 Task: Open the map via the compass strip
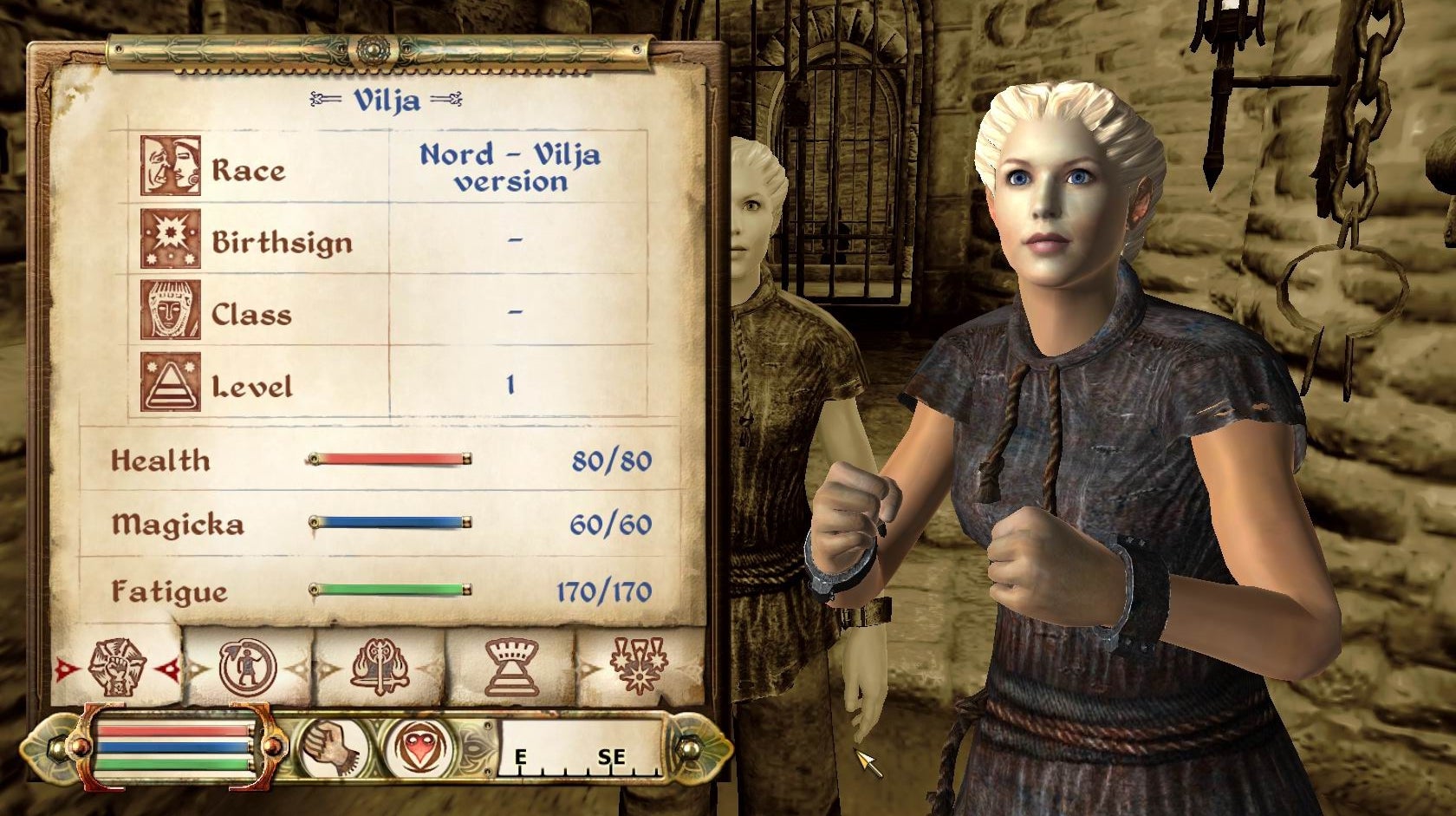click(581, 747)
